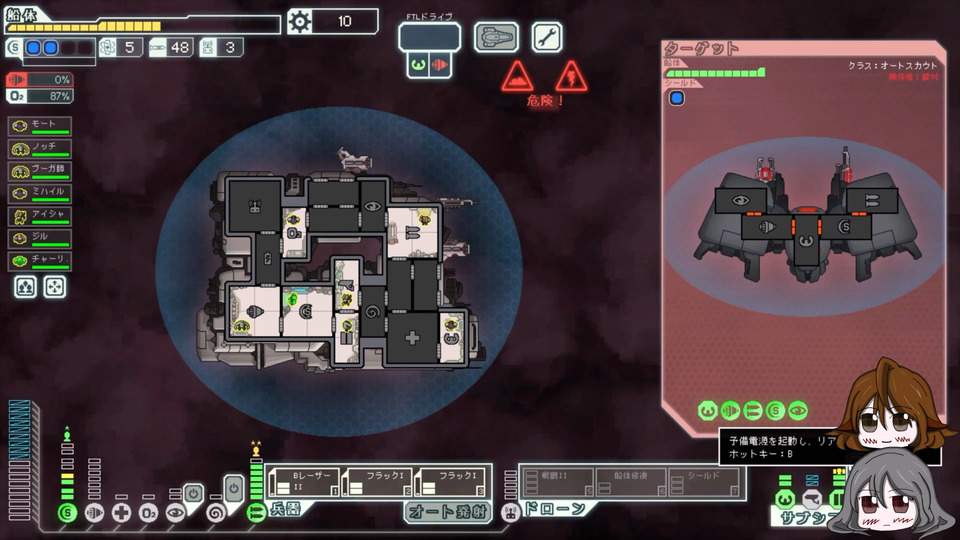960x540 pixels.
Task: Click the save crew positions button
Action: coord(25,287)
